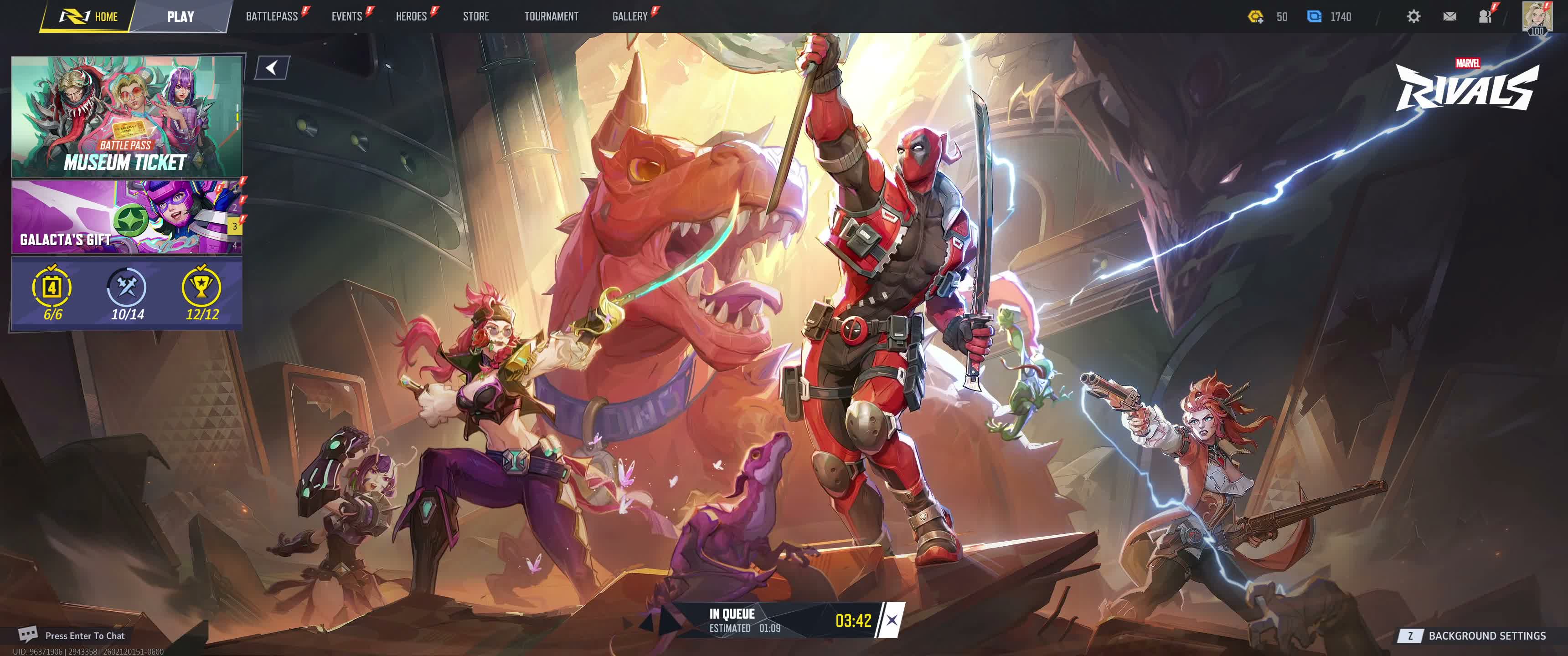Open the mail inbox envelope icon

pyautogui.click(x=1449, y=16)
